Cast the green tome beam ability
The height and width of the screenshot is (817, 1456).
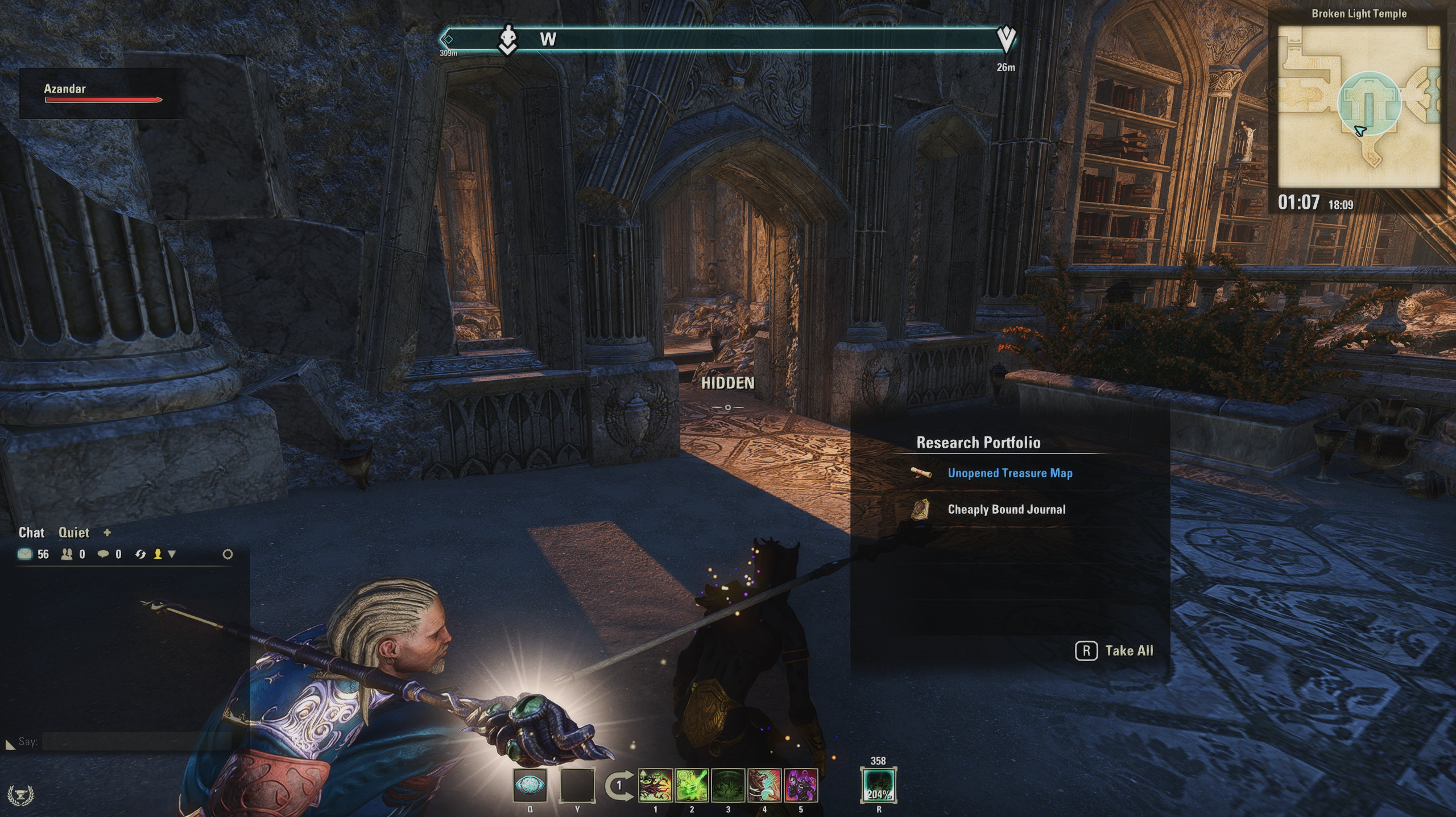tap(692, 786)
